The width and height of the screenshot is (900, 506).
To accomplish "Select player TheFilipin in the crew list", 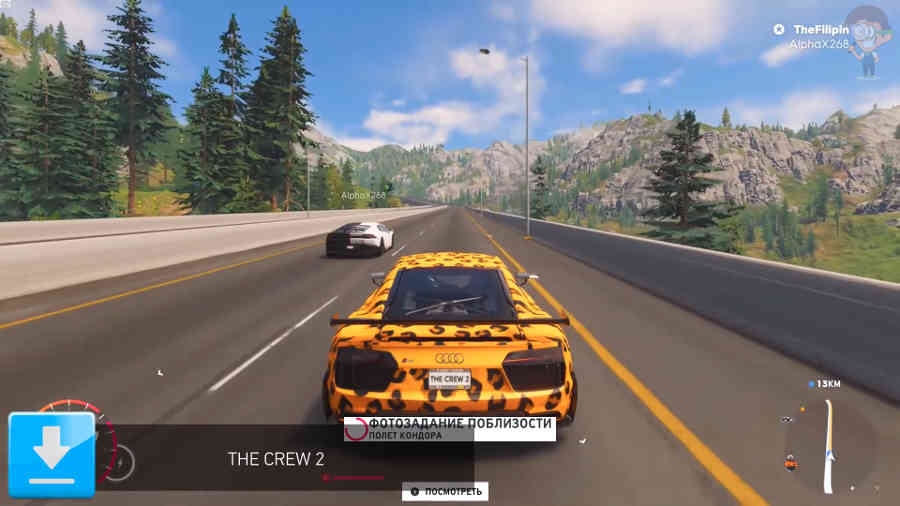I will tap(815, 30).
